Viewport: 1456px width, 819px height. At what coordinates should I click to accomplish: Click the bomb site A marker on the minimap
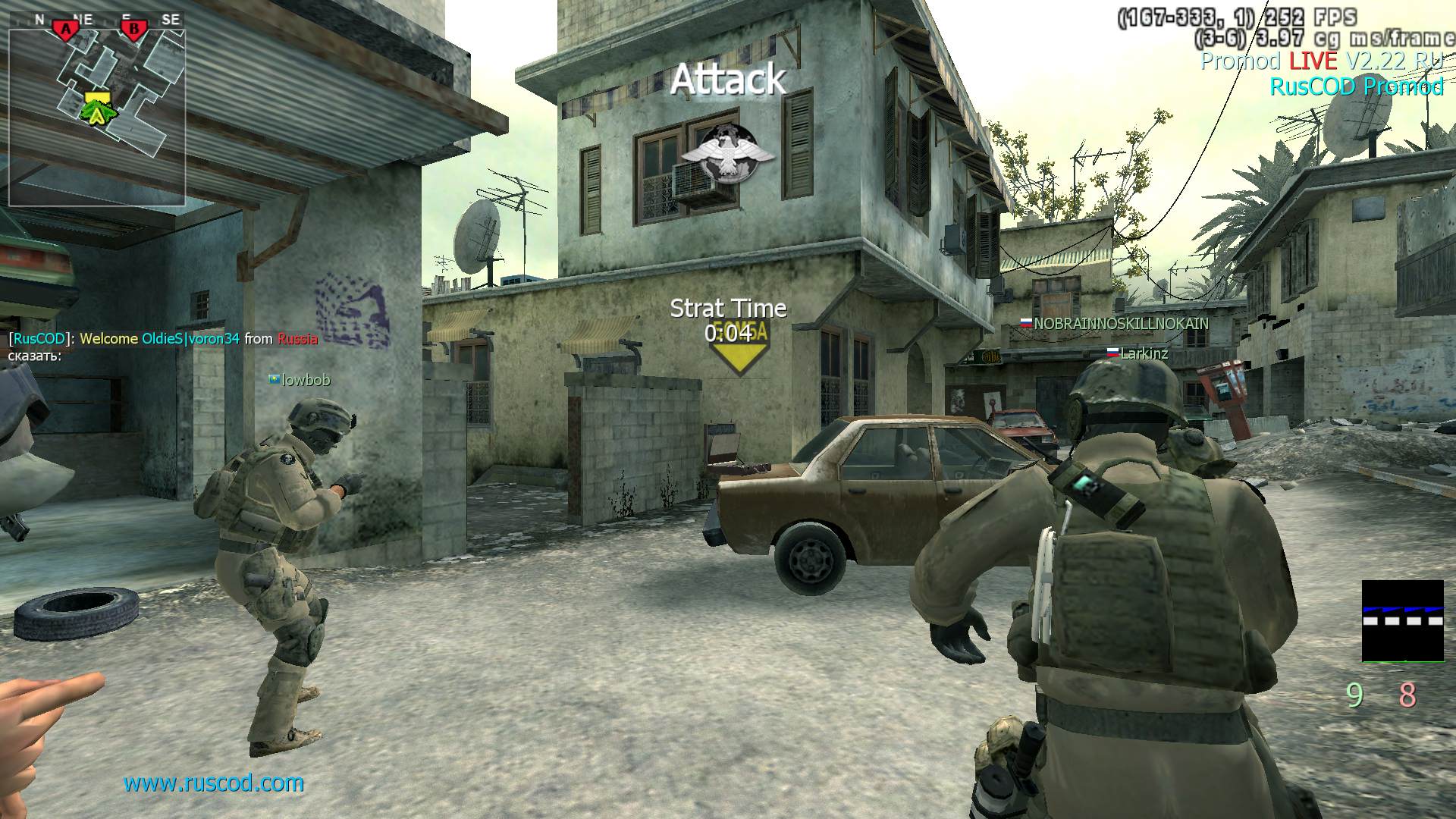66,30
